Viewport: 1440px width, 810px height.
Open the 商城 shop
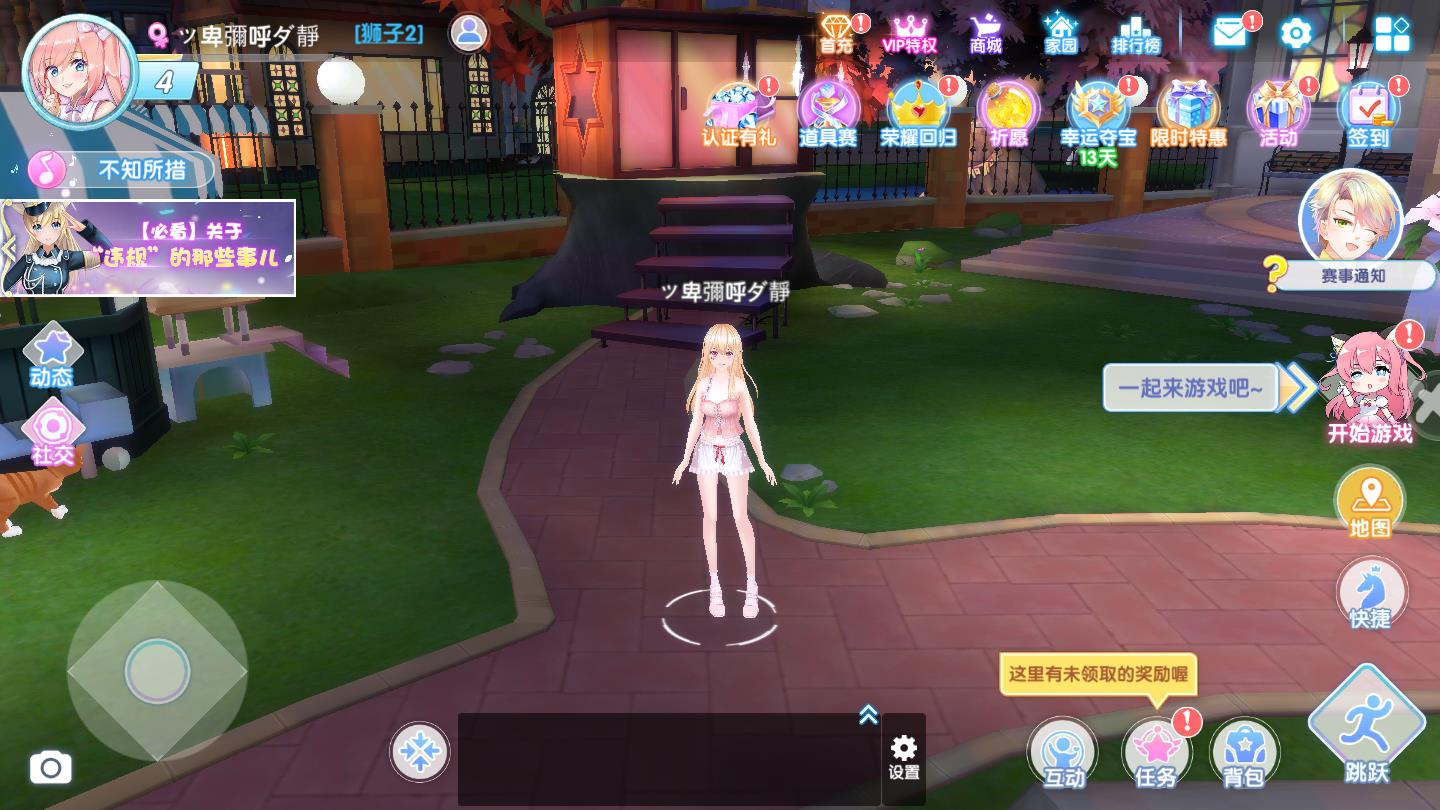(984, 35)
